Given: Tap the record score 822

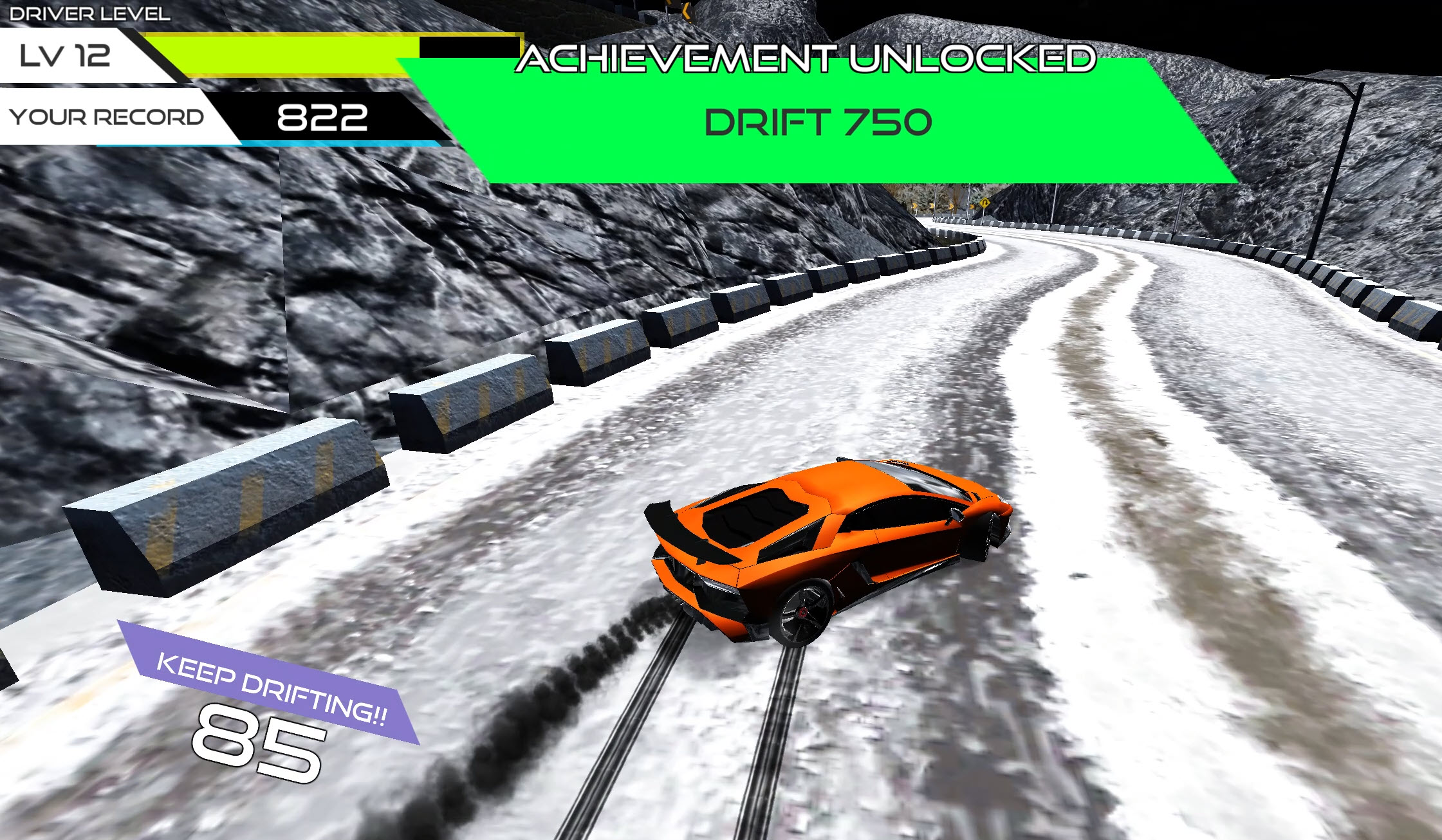Looking at the screenshot, I should [x=320, y=117].
